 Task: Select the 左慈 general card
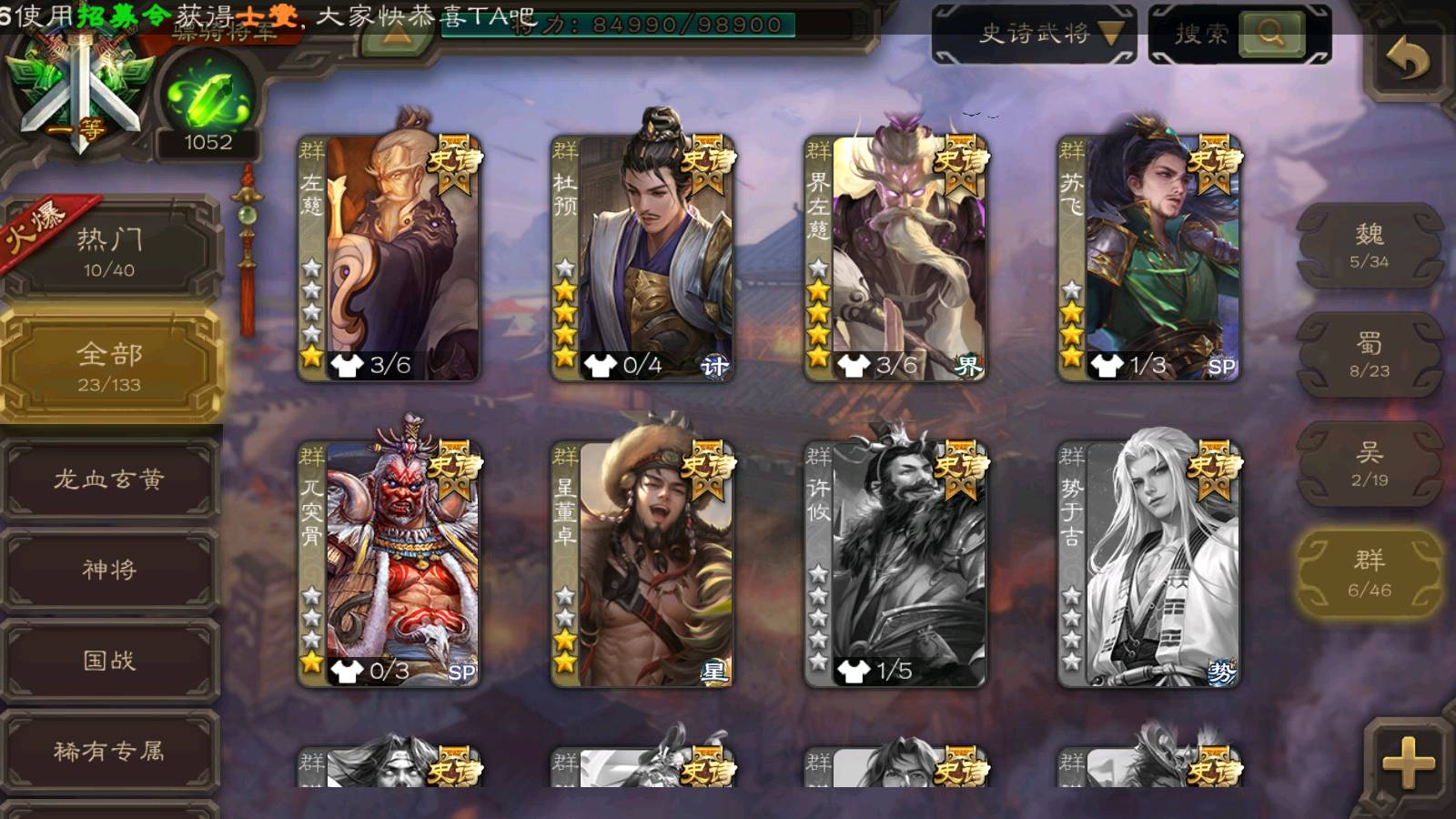click(x=389, y=258)
